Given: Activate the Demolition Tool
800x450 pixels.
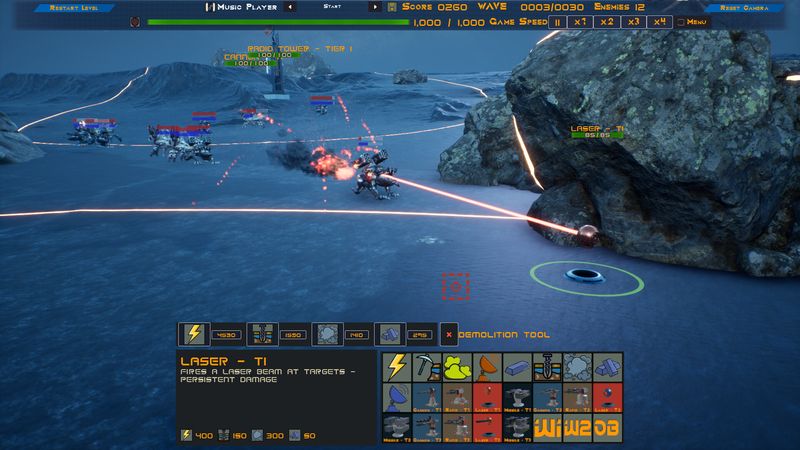Looking at the screenshot, I should pyautogui.click(x=449, y=334).
